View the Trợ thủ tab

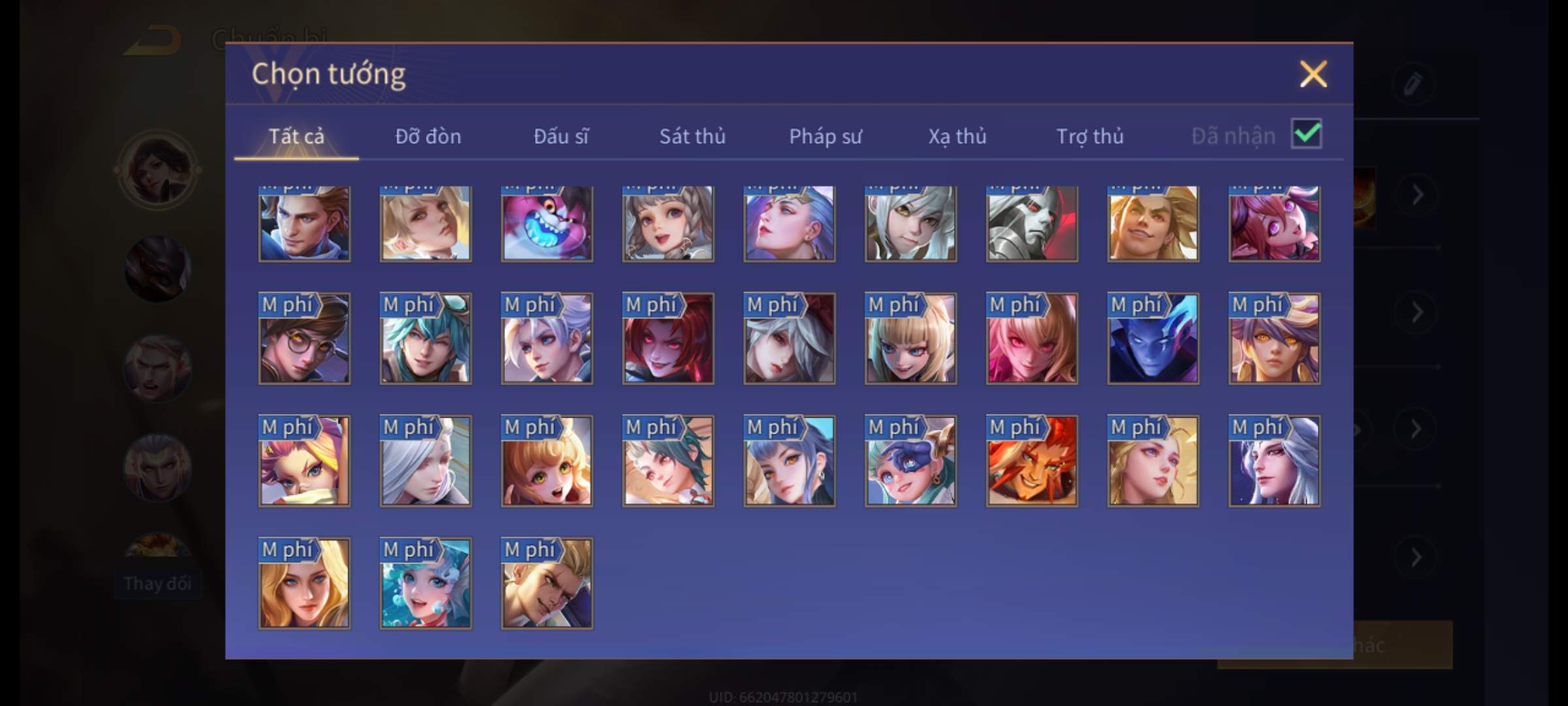pyautogui.click(x=1090, y=137)
